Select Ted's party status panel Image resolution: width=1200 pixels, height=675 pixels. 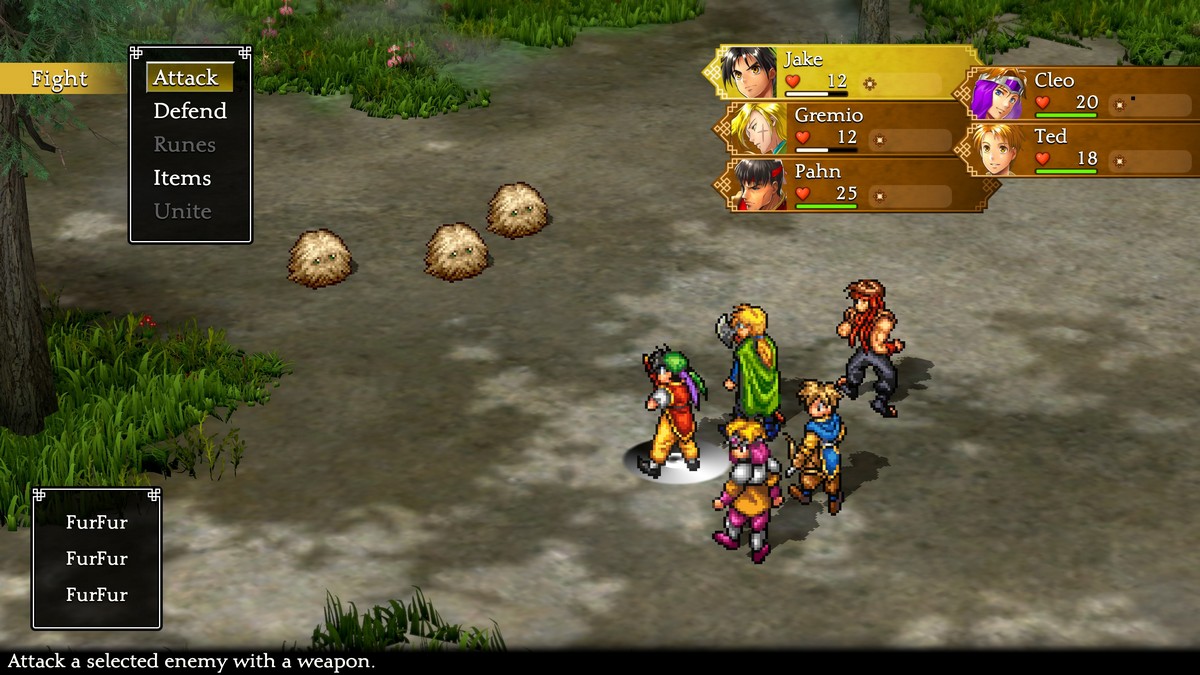(1080, 149)
